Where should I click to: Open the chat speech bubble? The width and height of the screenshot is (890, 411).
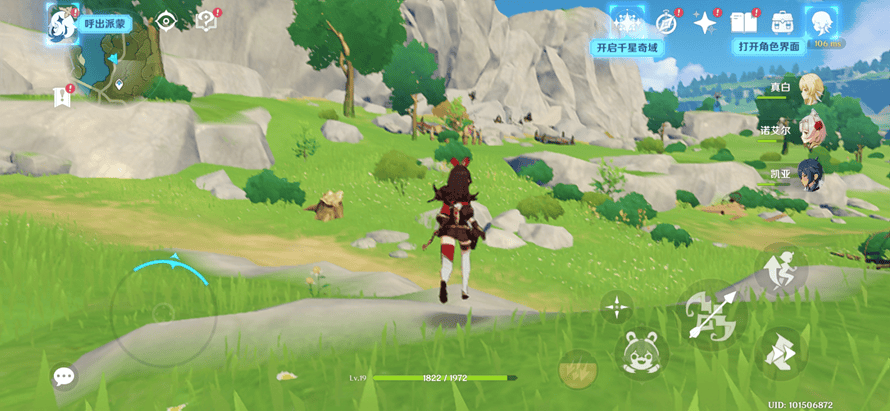click(x=65, y=377)
